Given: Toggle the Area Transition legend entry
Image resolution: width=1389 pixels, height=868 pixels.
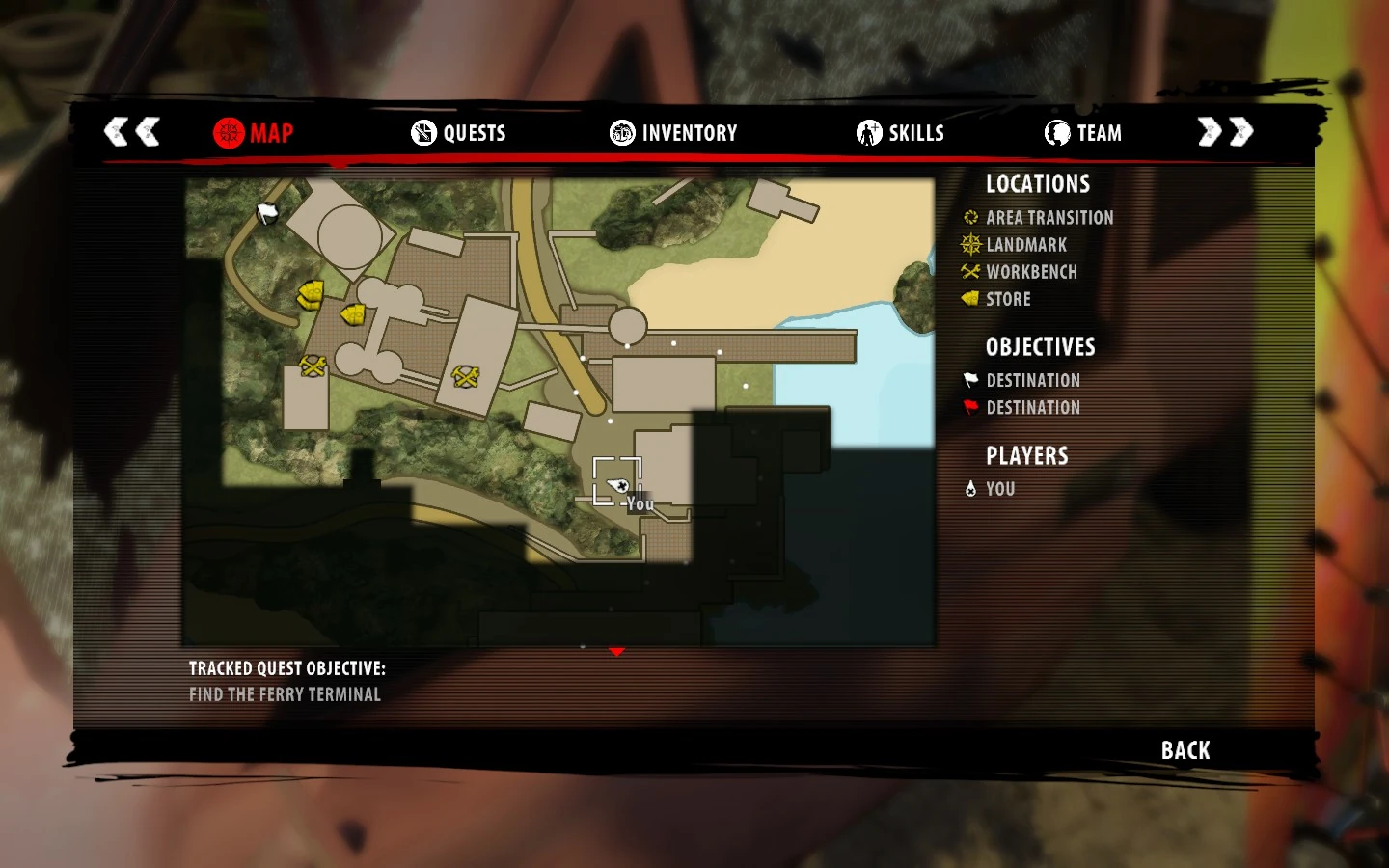Looking at the screenshot, I should pyautogui.click(x=1049, y=218).
